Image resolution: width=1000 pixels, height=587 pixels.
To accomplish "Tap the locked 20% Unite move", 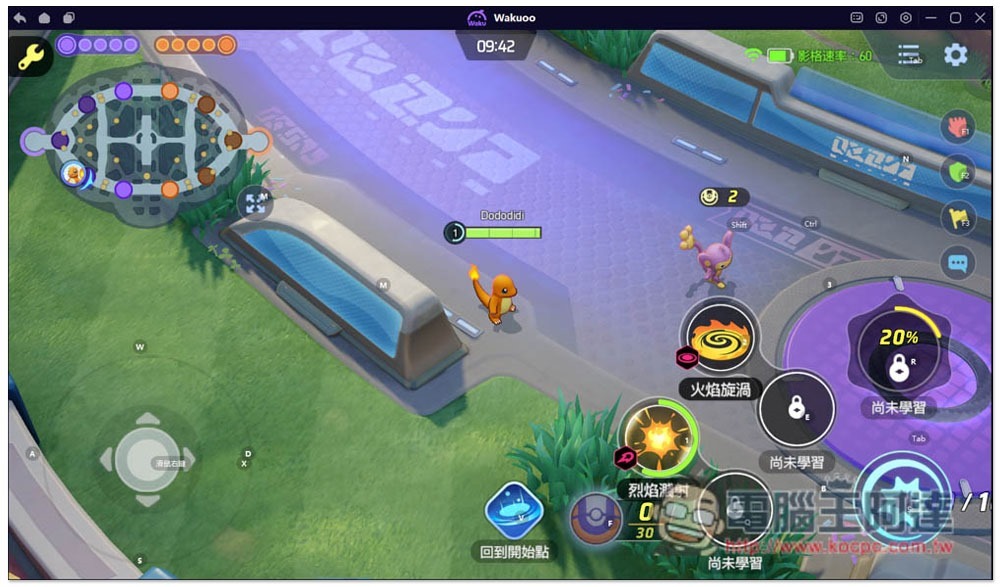I will pos(898,351).
